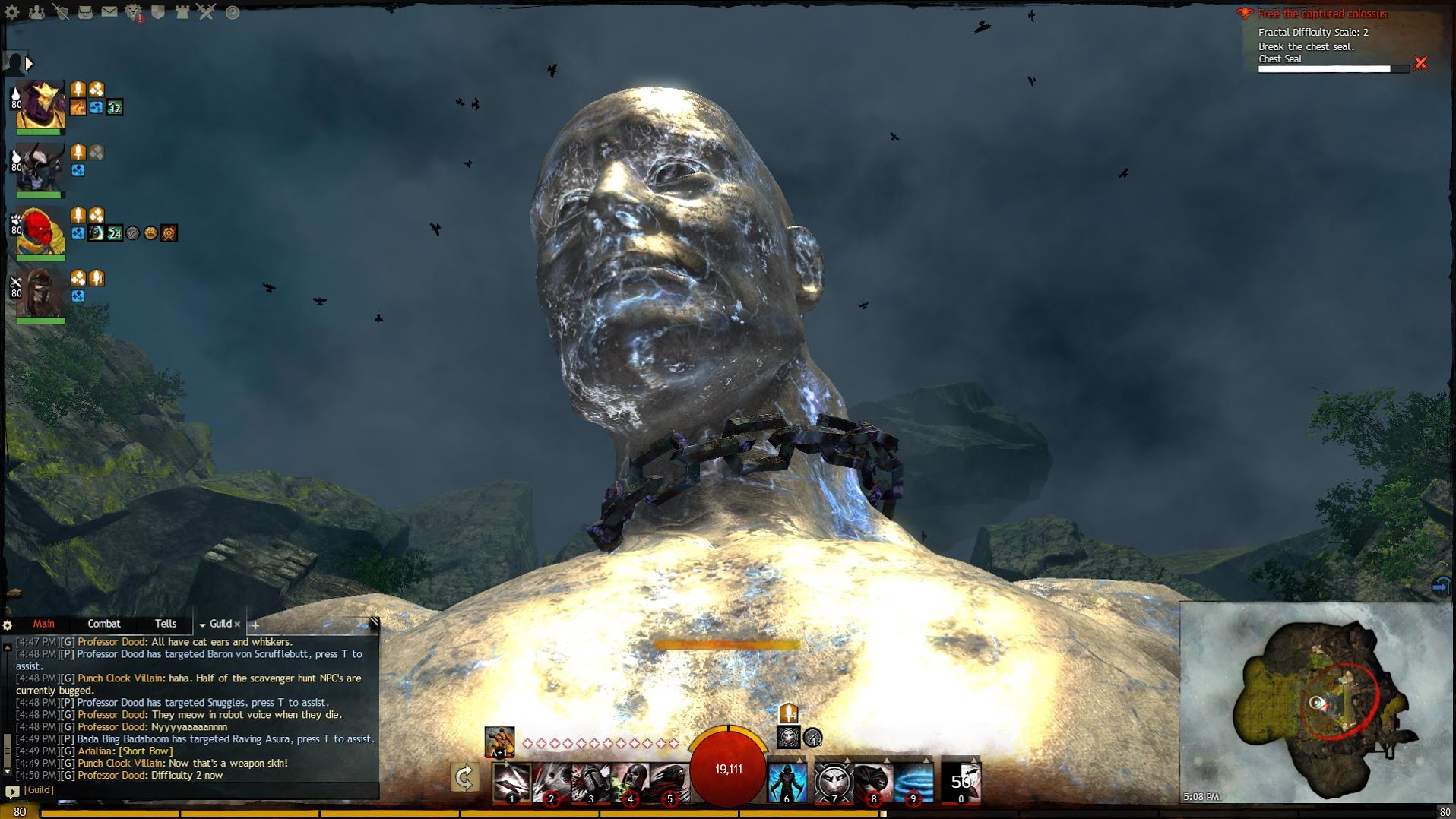Switch to the Tells chat tab
The height and width of the screenshot is (819, 1456).
click(x=166, y=624)
